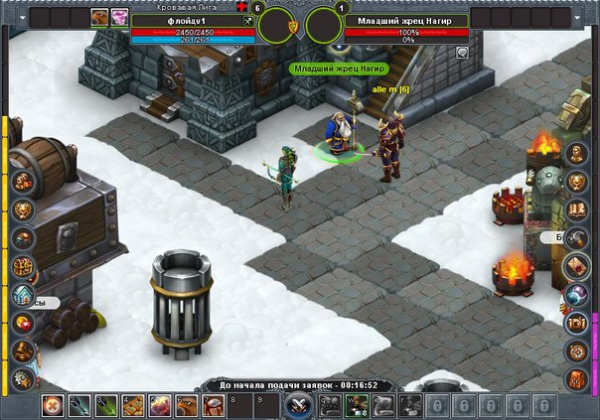Use the pink burst ability in the hotbar
600x420 pixels.
[158, 405]
